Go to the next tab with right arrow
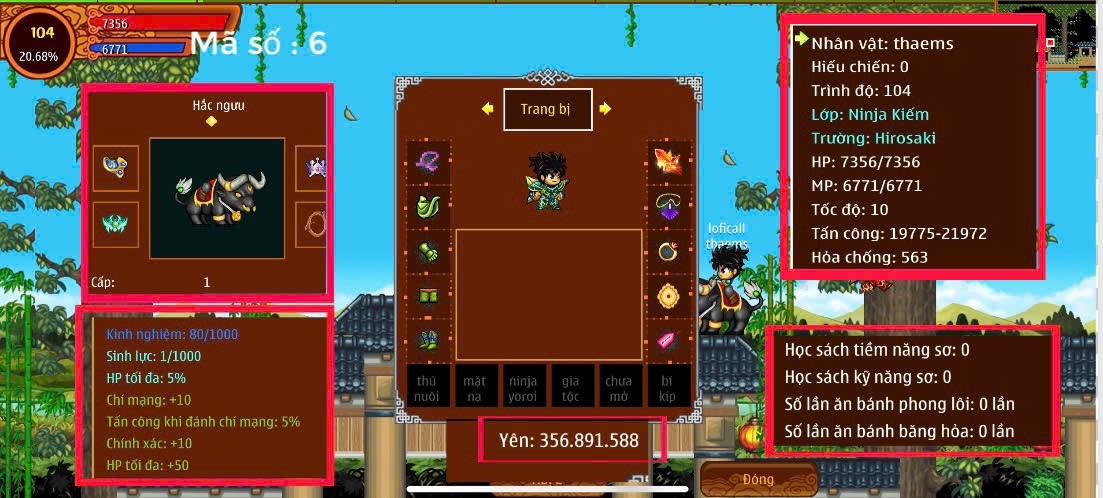This screenshot has width=1103, height=498. (605, 109)
